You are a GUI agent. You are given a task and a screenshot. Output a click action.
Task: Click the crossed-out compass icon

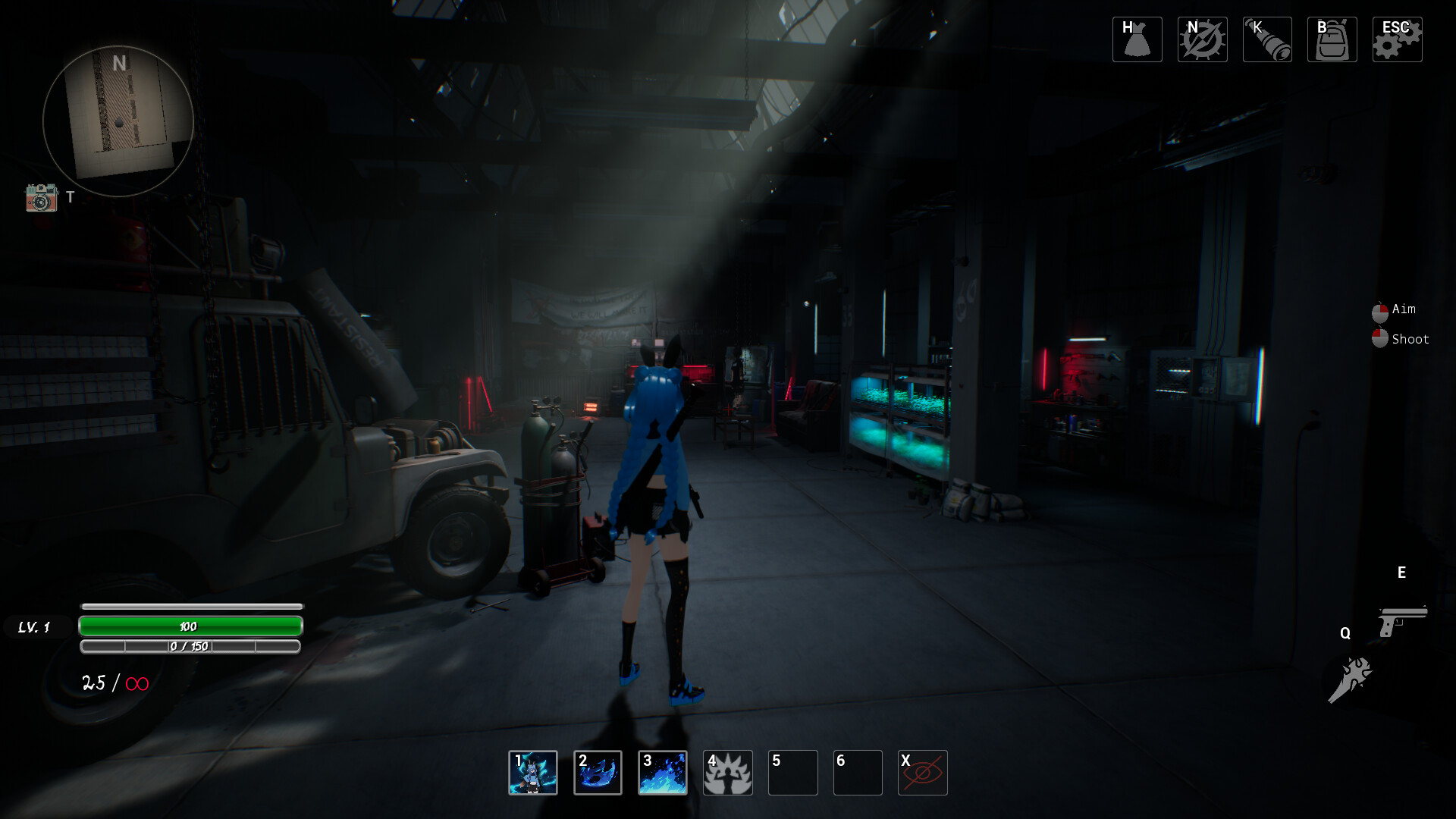1202,39
